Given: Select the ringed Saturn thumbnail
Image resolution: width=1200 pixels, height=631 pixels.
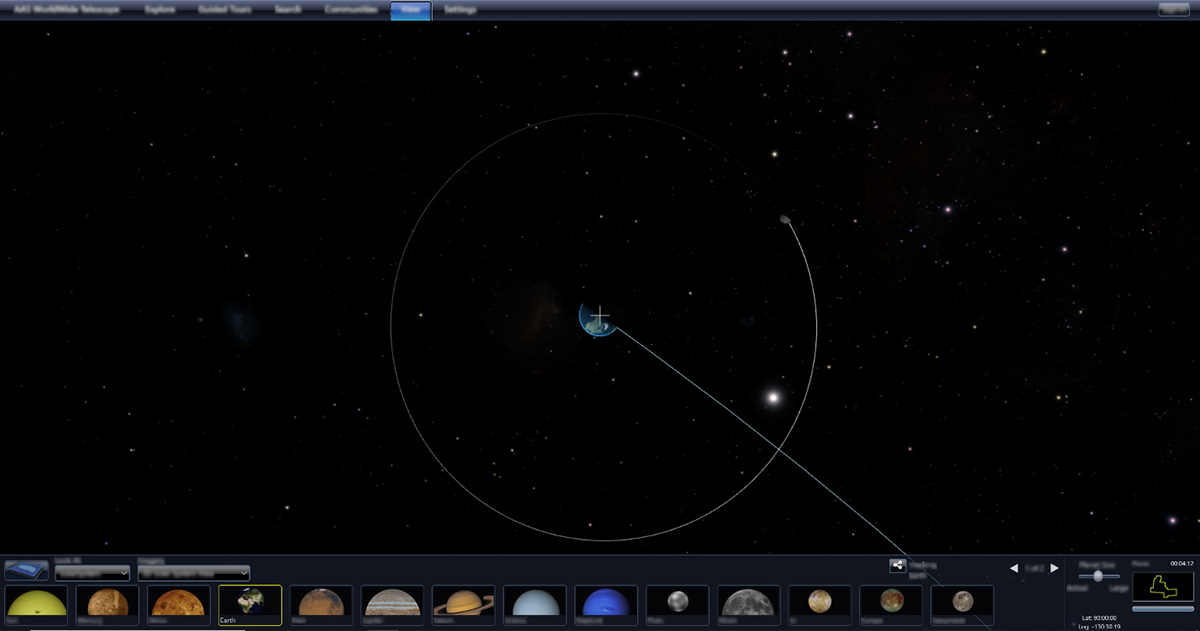Looking at the screenshot, I should 463,603.
